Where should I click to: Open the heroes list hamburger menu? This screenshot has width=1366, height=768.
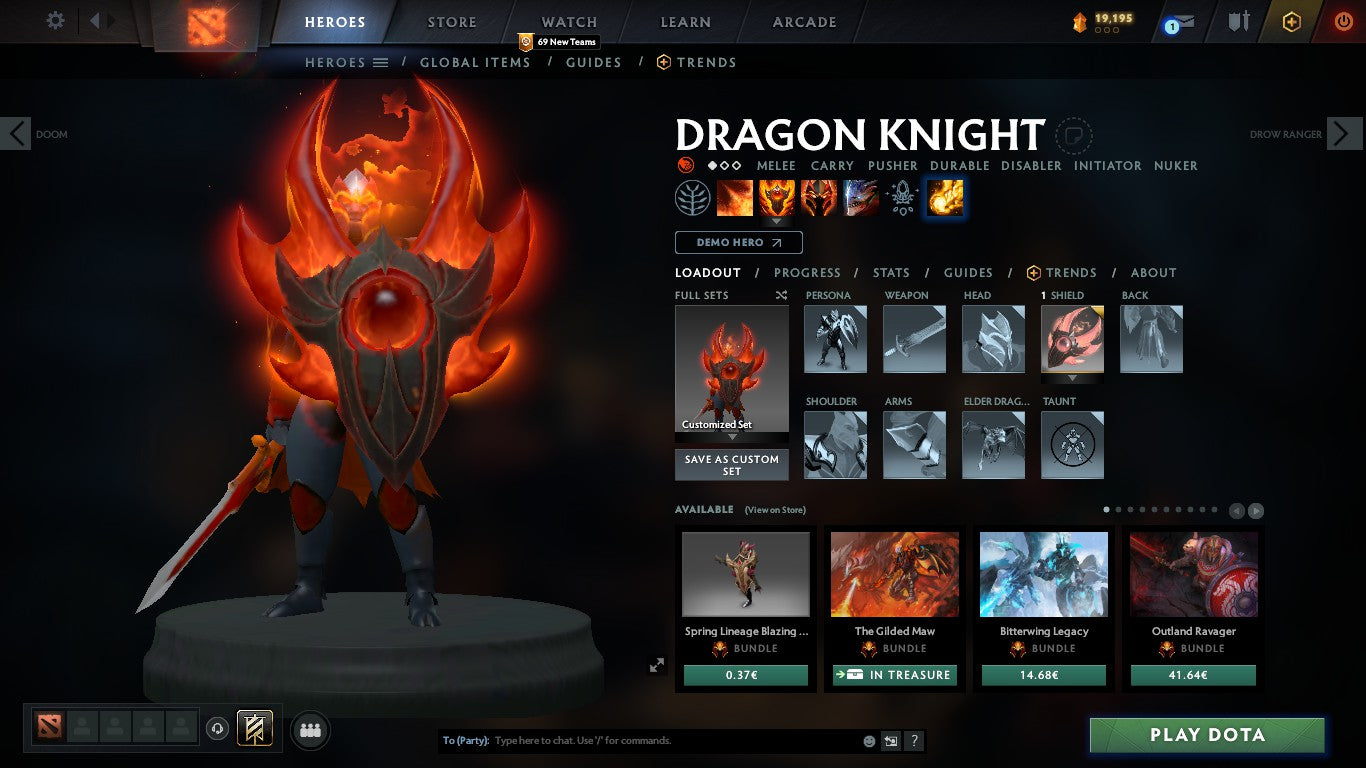381,62
